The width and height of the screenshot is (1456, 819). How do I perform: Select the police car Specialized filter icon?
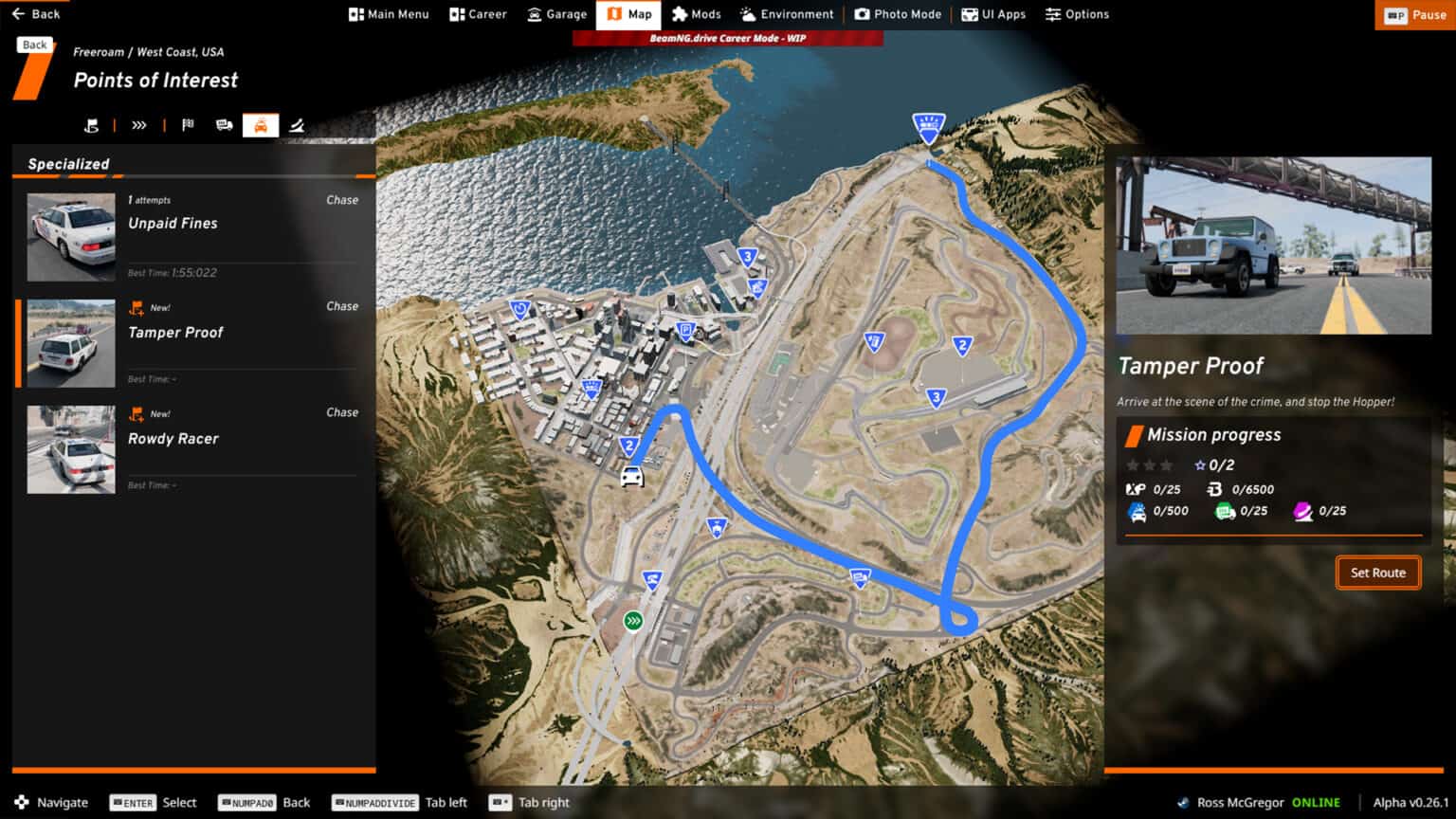261,124
